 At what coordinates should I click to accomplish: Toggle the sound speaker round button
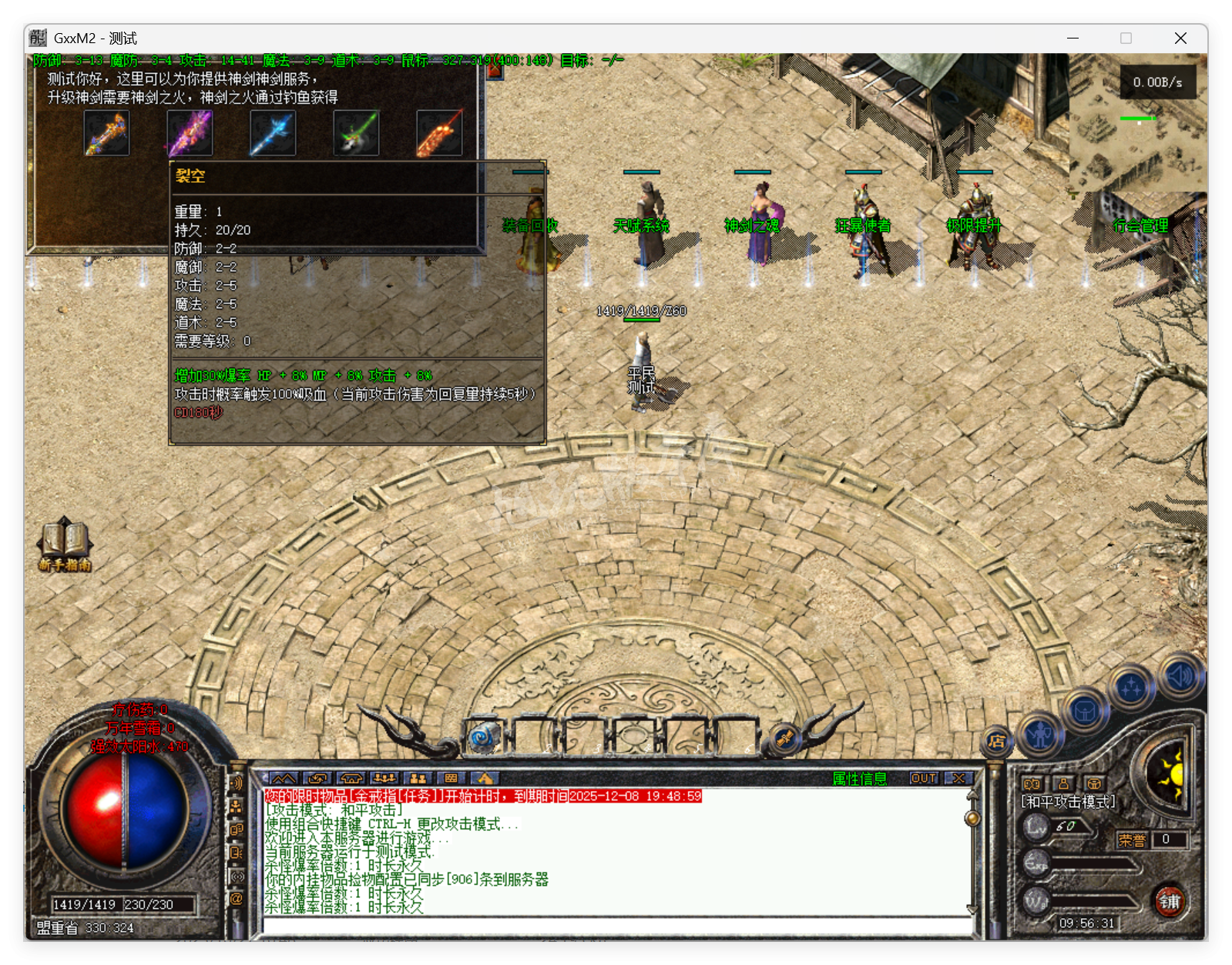tap(1179, 676)
